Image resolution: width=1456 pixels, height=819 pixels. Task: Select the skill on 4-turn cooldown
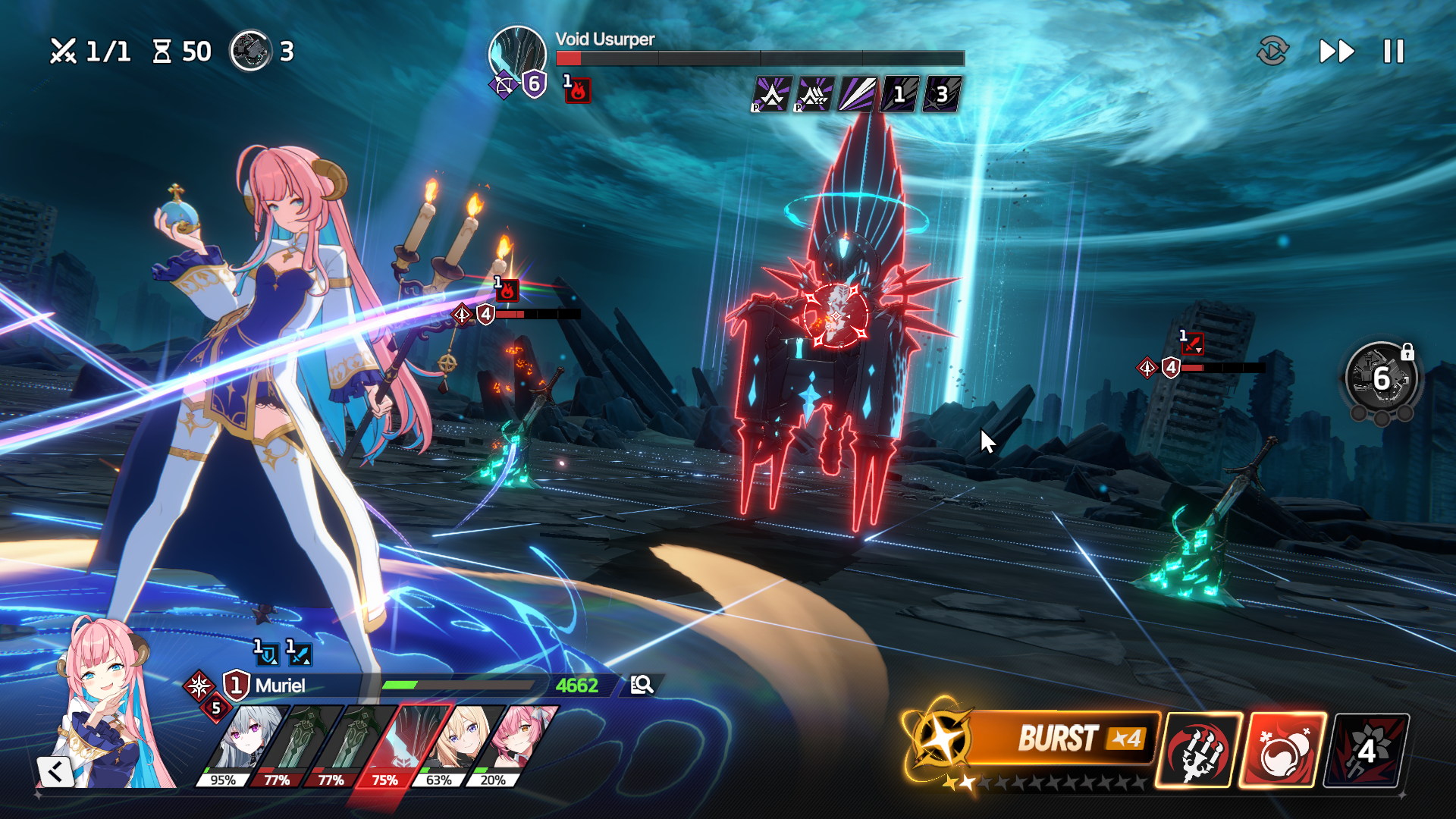click(1367, 750)
